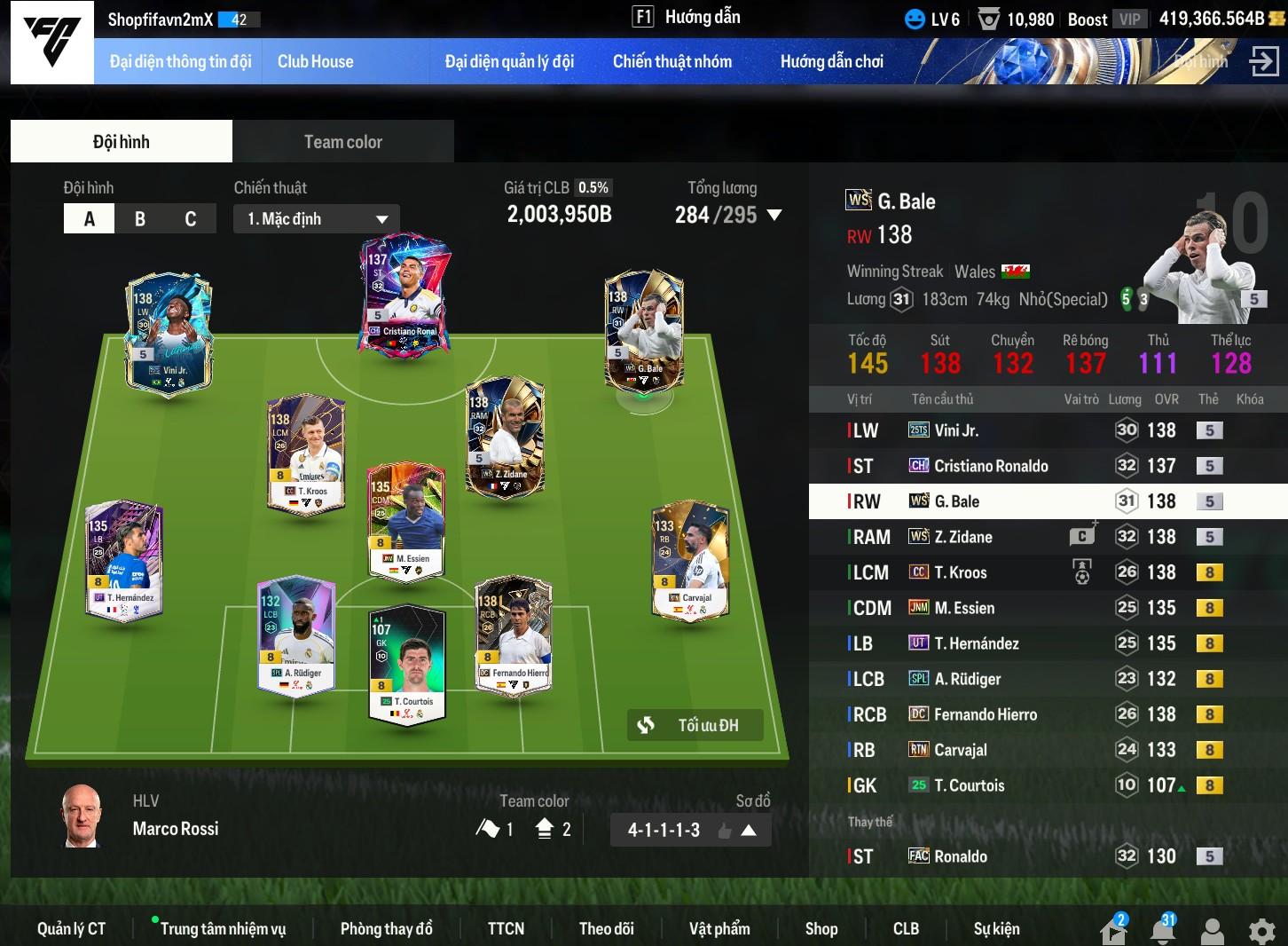
Task: Open Phòng thay đồ locker room
Action: point(386,928)
